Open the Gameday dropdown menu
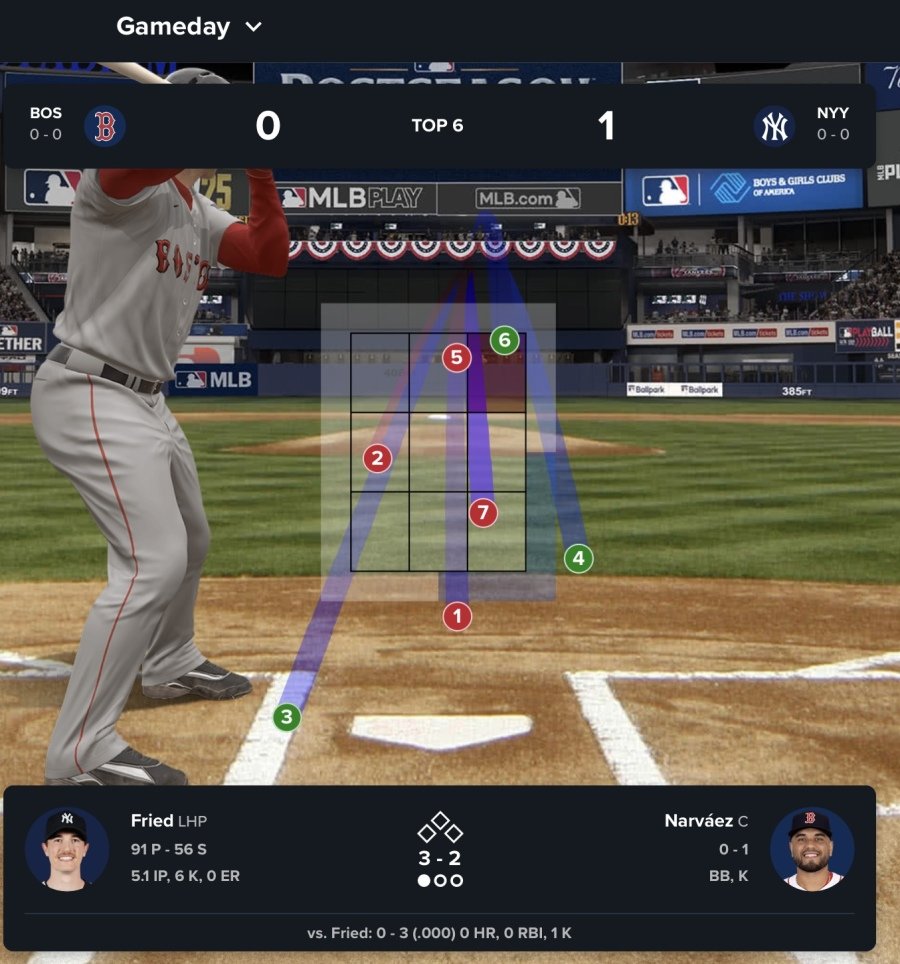This screenshot has width=900, height=964. (189, 27)
